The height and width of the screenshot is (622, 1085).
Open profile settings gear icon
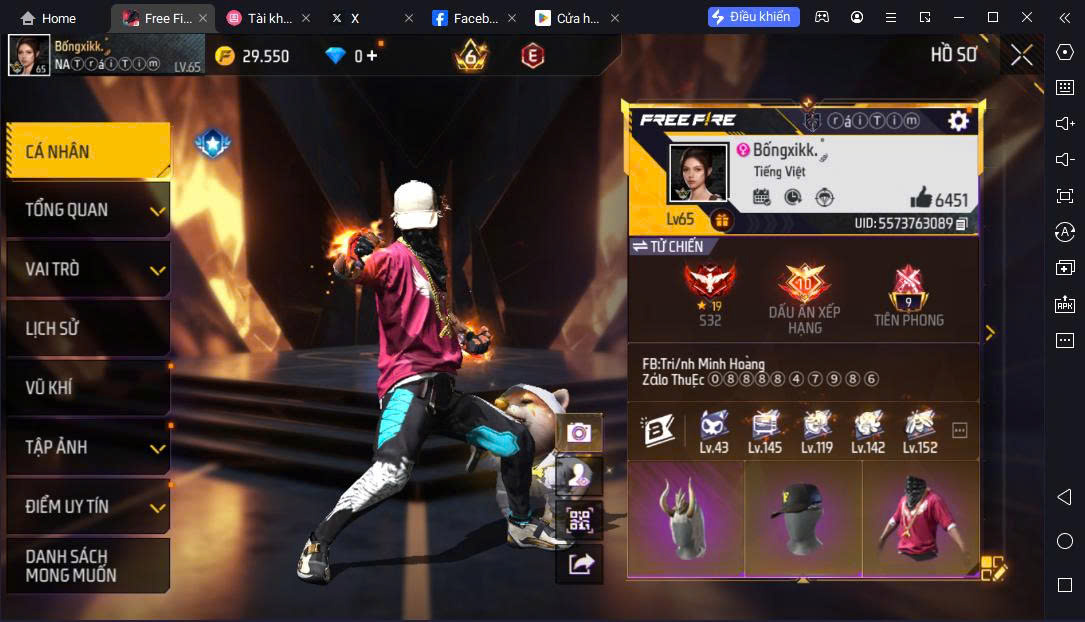coord(958,121)
